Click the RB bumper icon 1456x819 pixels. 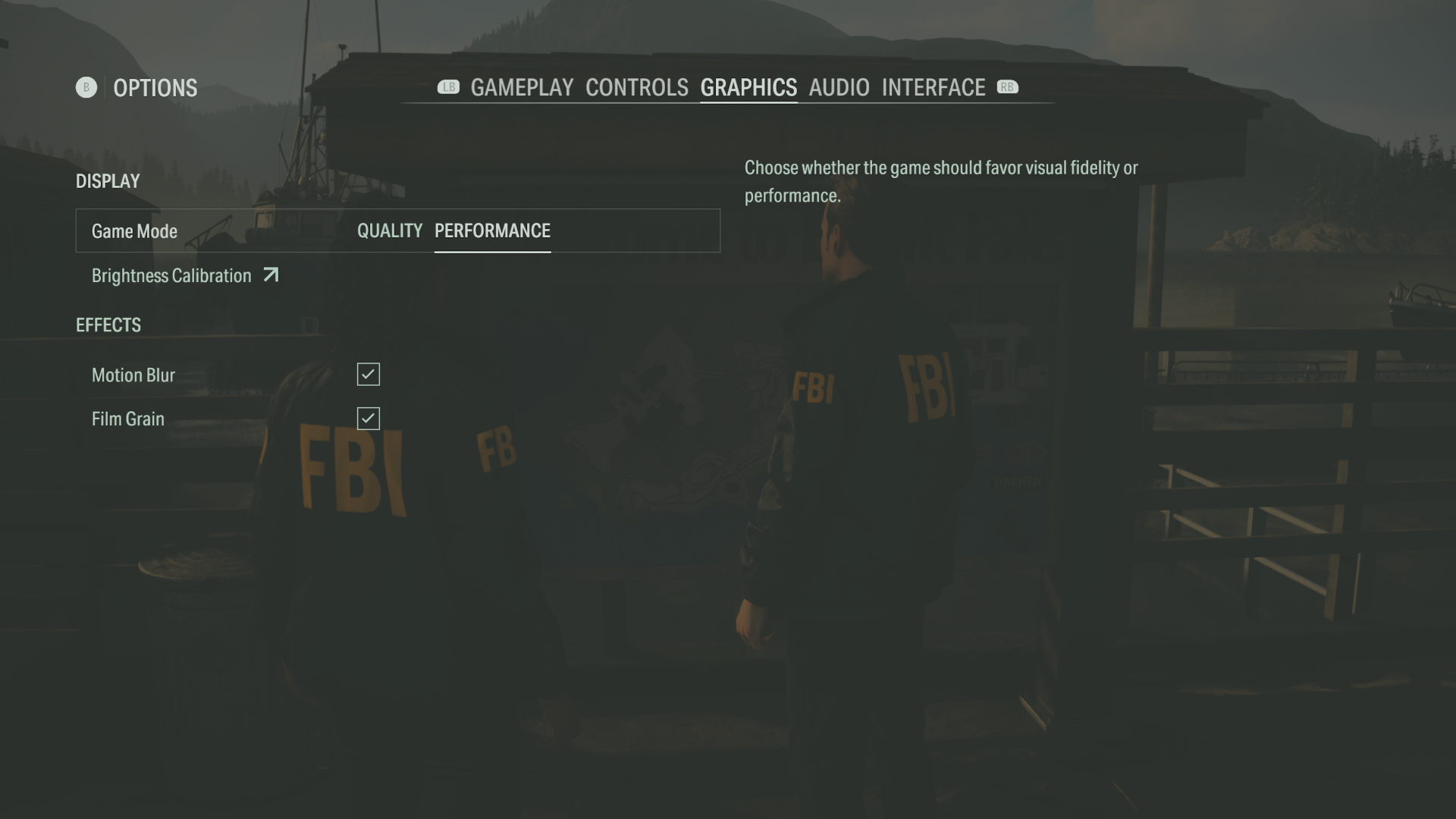click(1007, 87)
